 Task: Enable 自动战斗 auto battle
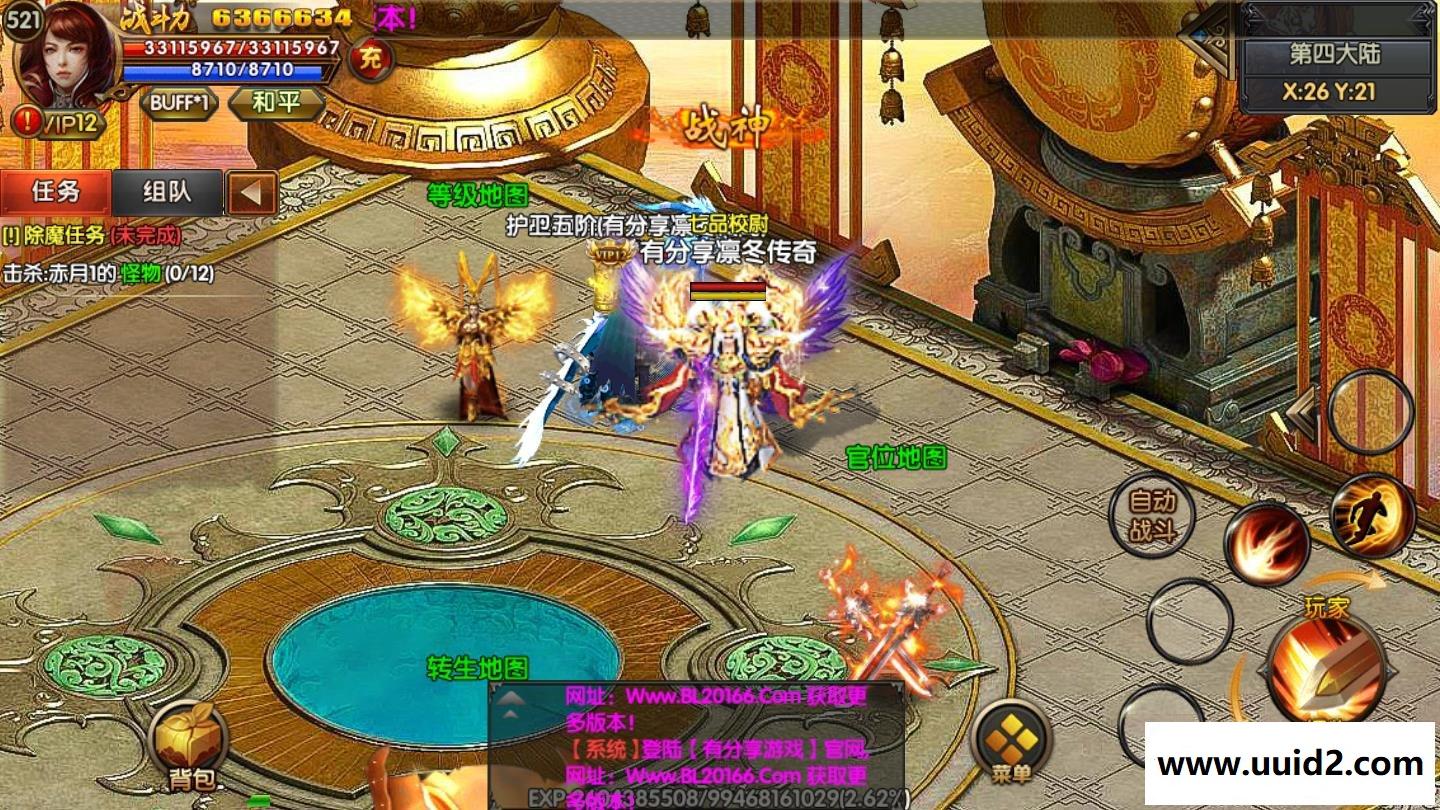tap(1153, 515)
